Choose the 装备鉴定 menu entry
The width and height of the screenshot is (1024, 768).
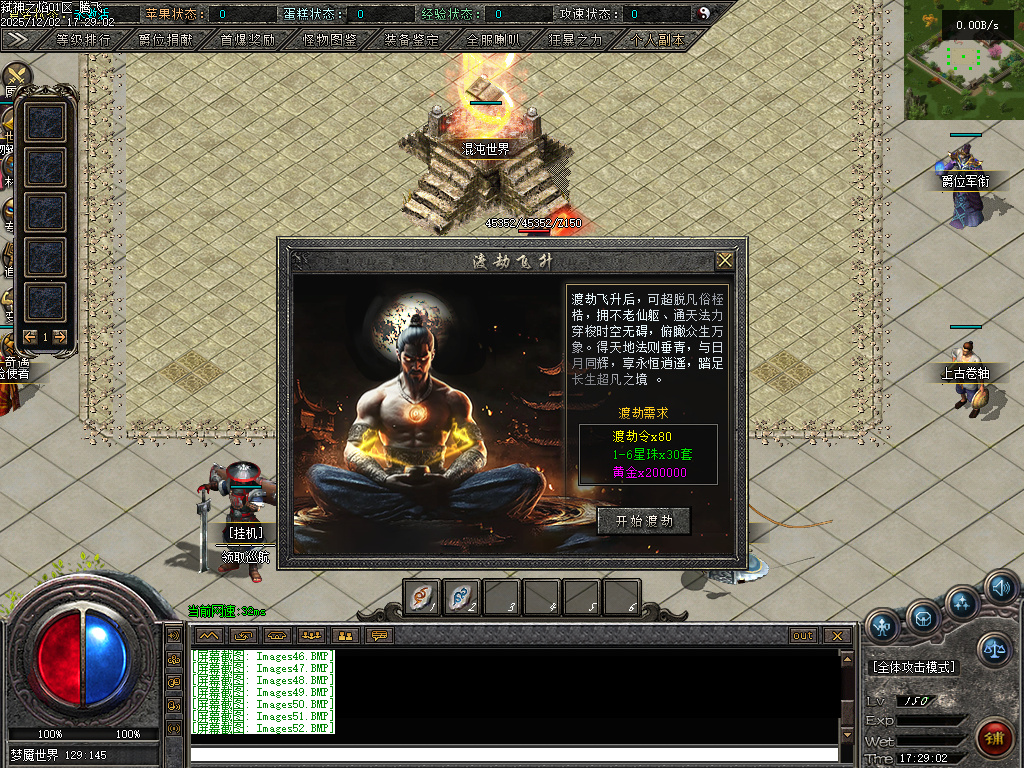411,40
